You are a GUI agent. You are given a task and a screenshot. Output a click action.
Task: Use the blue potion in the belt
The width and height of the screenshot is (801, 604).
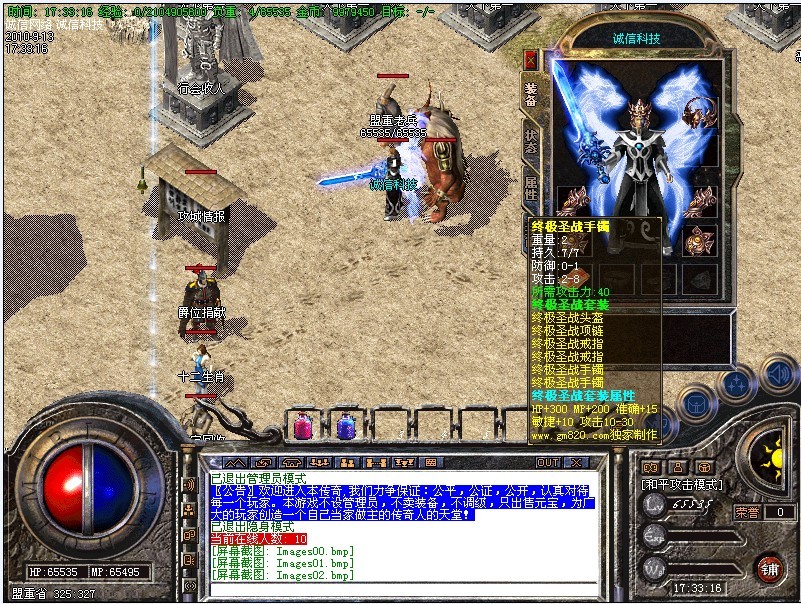click(346, 426)
